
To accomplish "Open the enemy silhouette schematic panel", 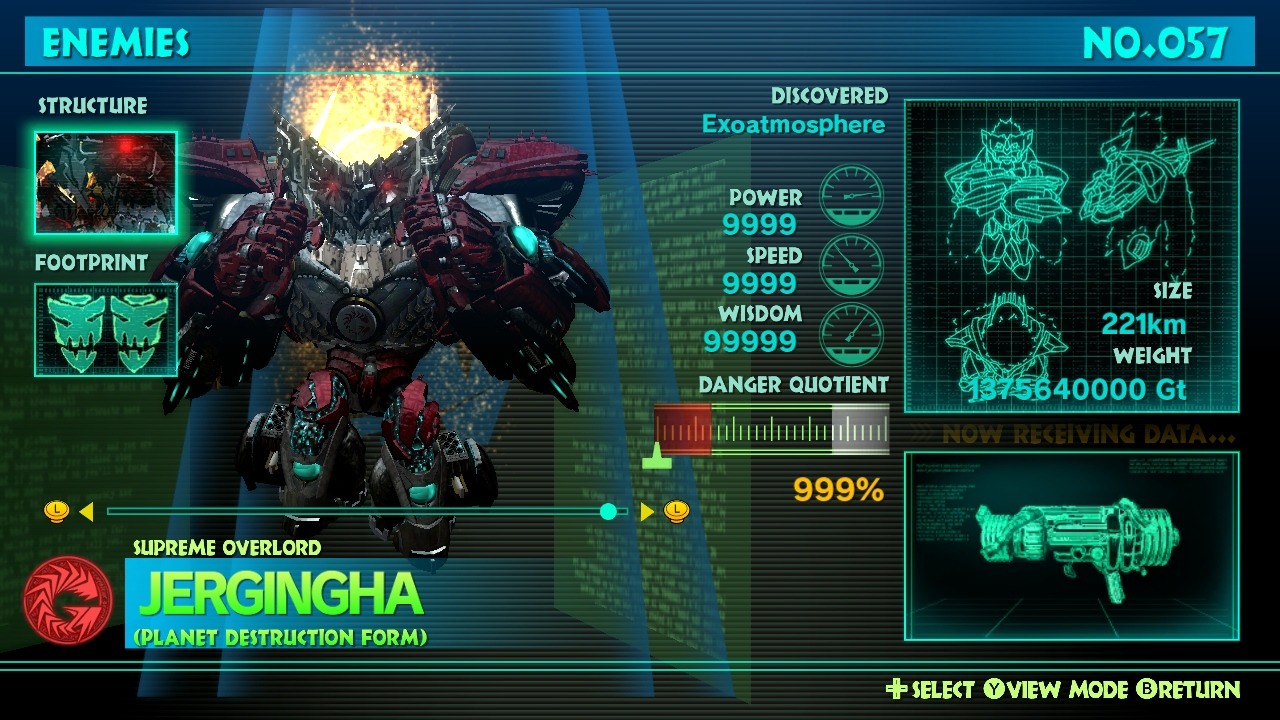I will [x=1071, y=256].
